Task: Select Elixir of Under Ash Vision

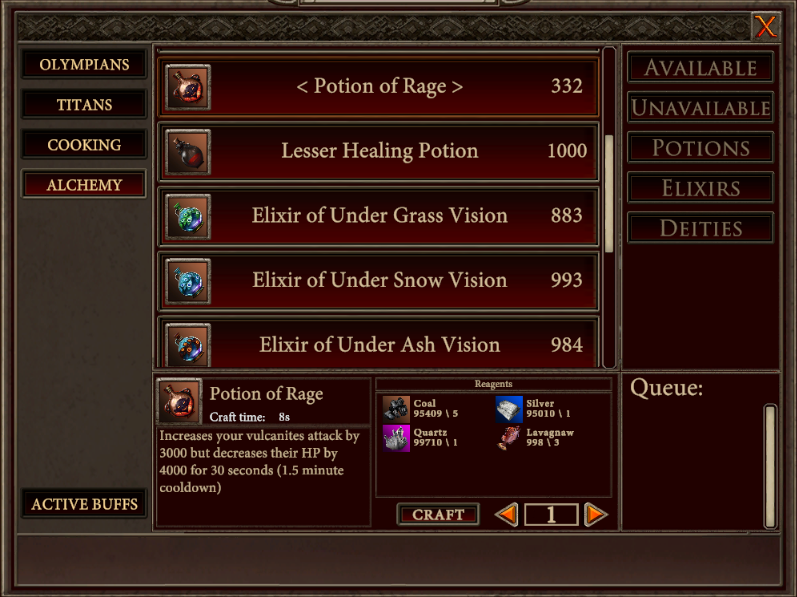Action: point(379,345)
